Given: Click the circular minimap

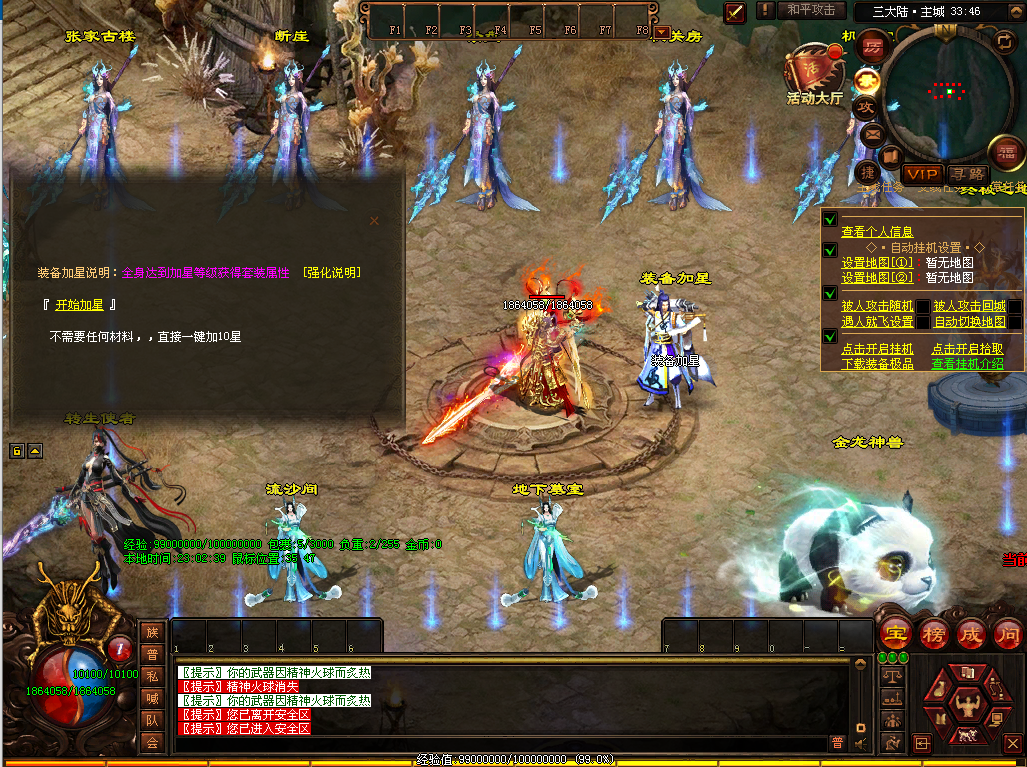Looking at the screenshot, I should pyautogui.click(x=946, y=92).
